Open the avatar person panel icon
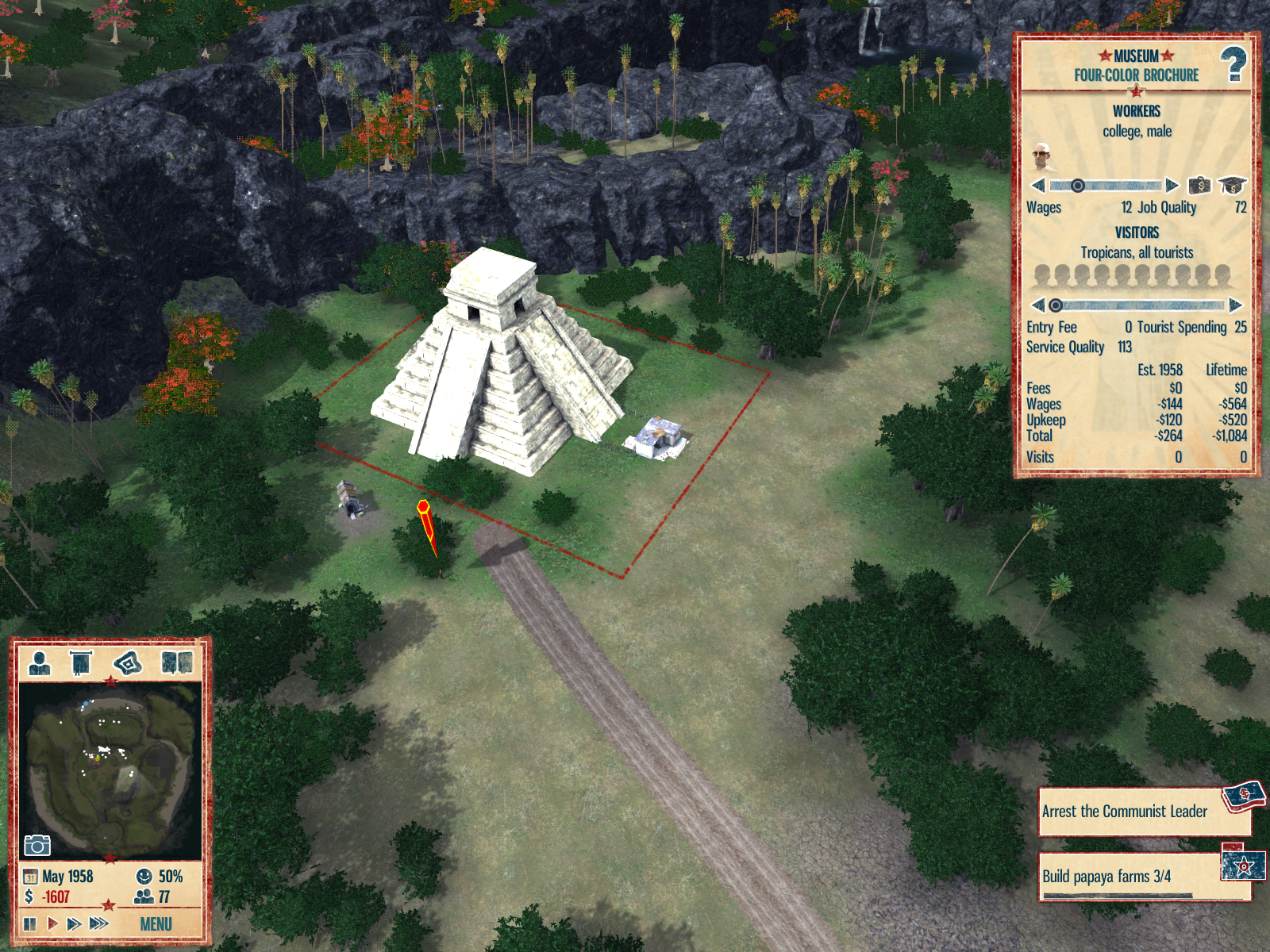This screenshot has width=1270, height=952. (40, 662)
